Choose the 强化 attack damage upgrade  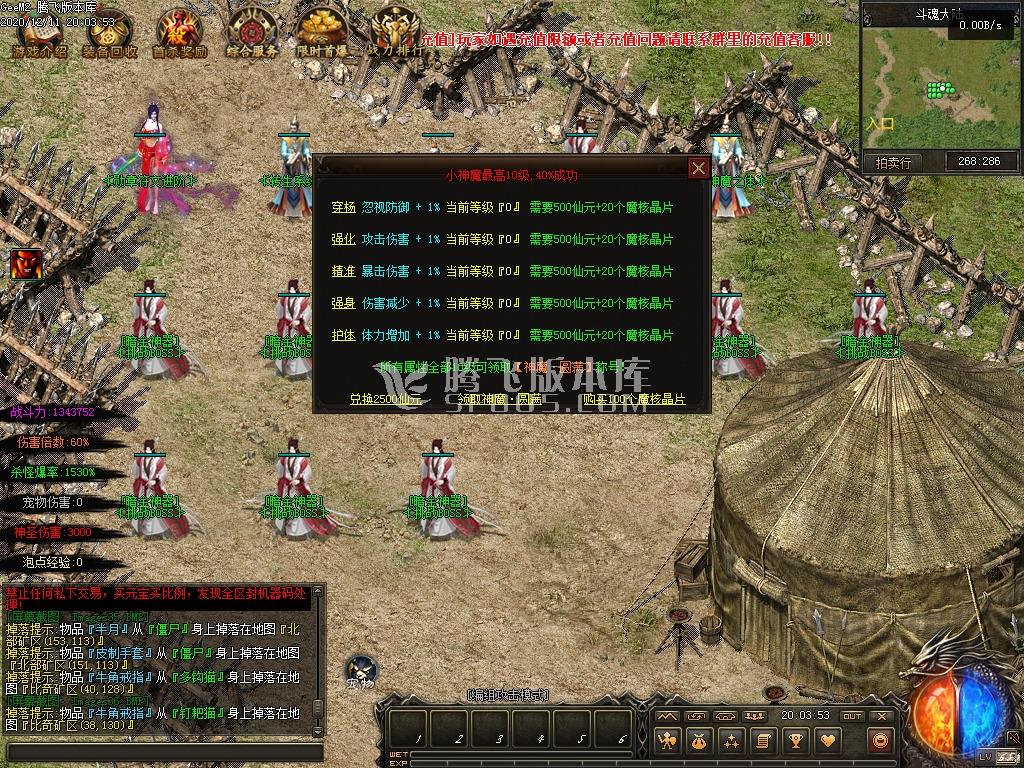[x=343, y=239]
